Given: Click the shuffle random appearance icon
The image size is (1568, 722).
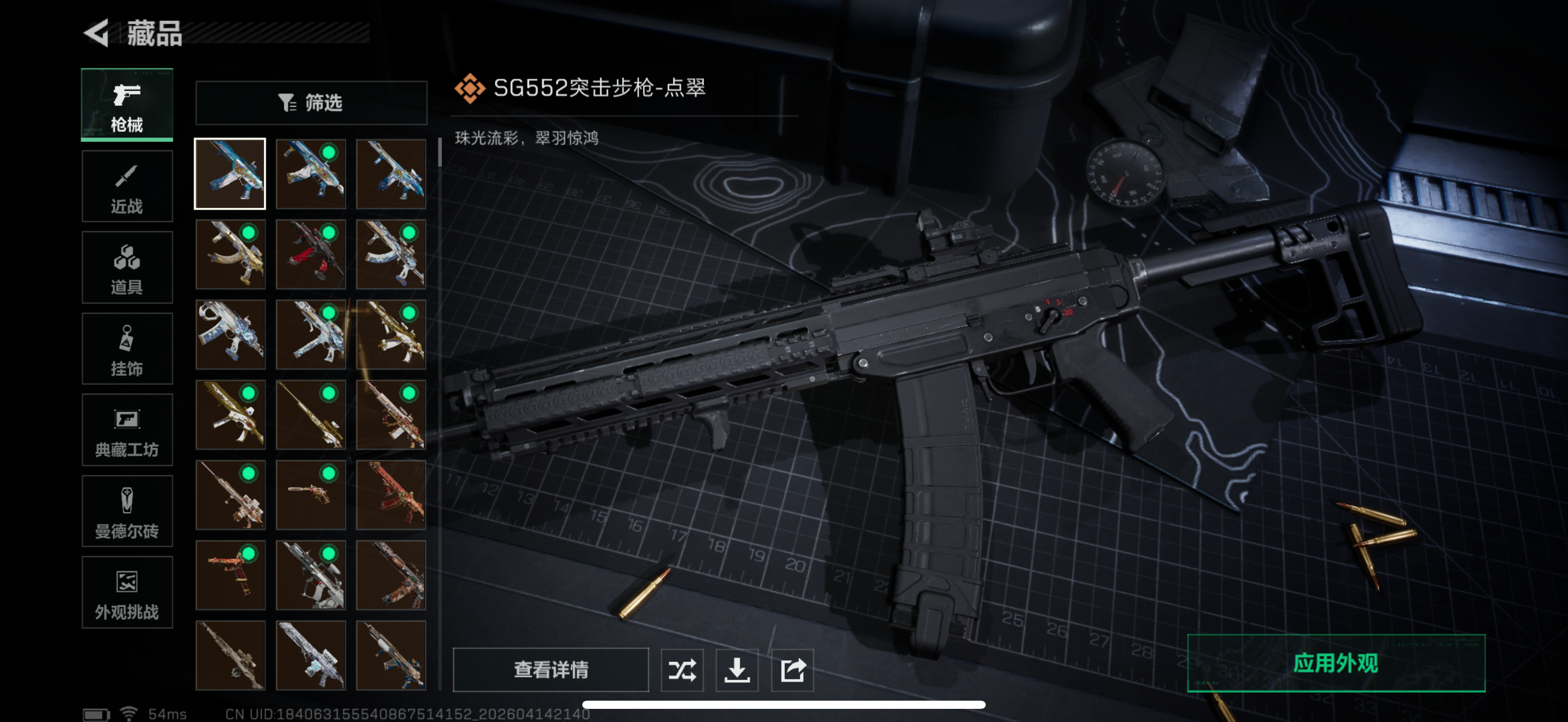Looking at the screenshot, I should click(x=682, y=670).
